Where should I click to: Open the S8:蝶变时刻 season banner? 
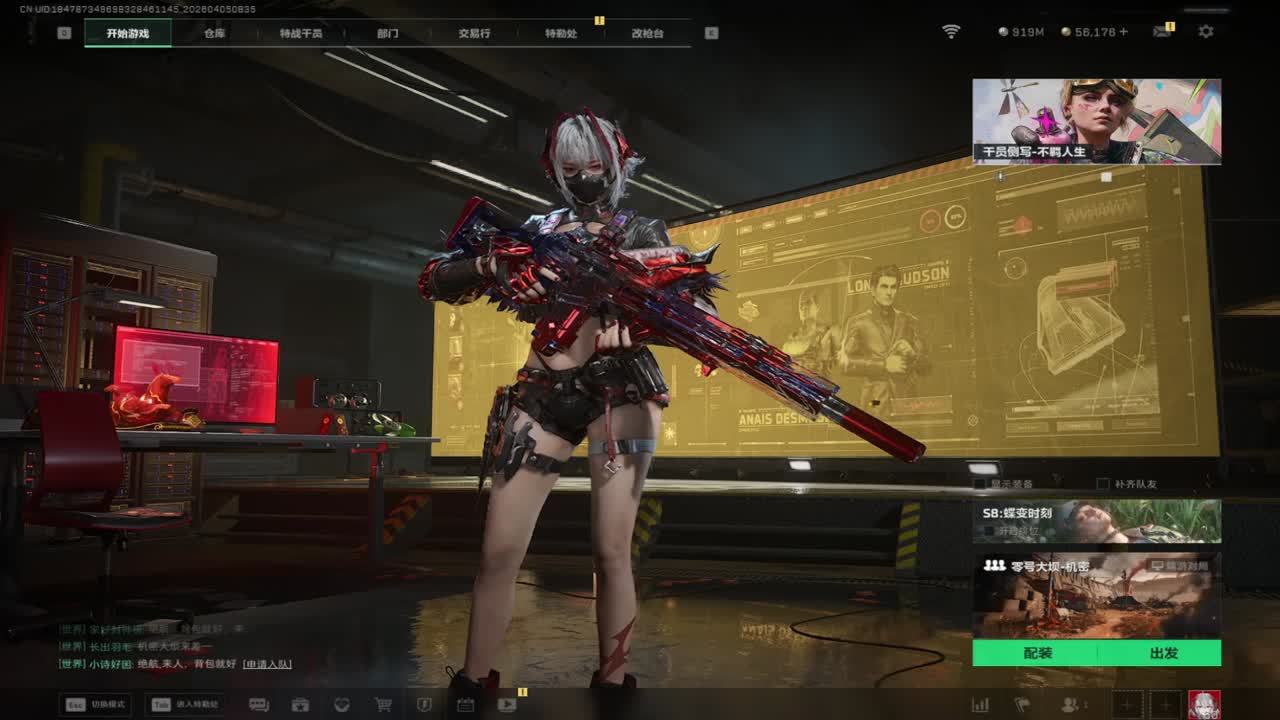[x=1096, y=521]
